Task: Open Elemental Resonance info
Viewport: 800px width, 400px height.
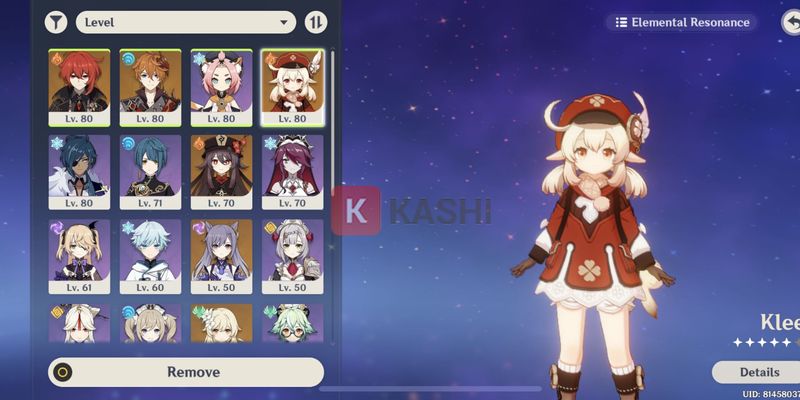Action: [x=682, y=22]
